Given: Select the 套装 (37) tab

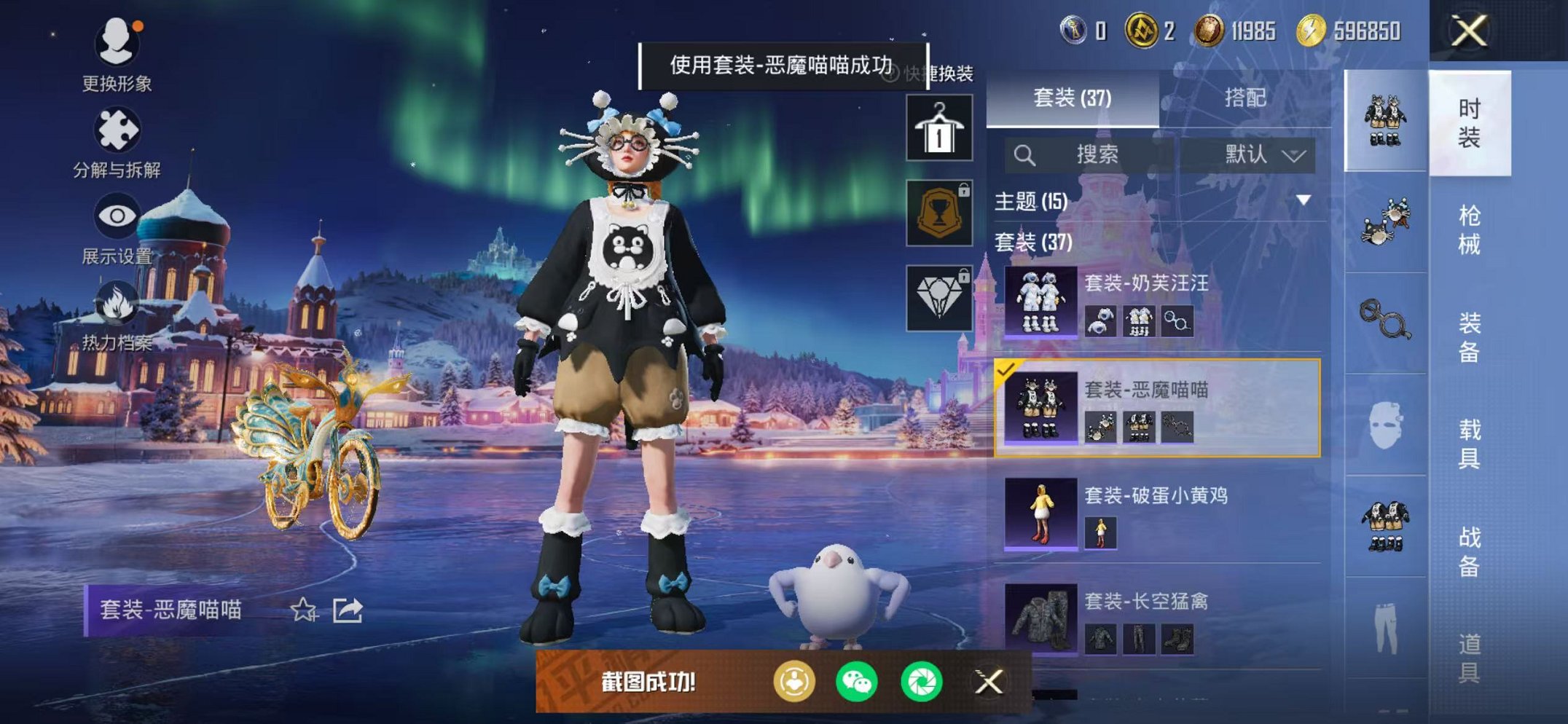Looking at the screenshot, I should pyautogui.click(x=1072, y=98).
